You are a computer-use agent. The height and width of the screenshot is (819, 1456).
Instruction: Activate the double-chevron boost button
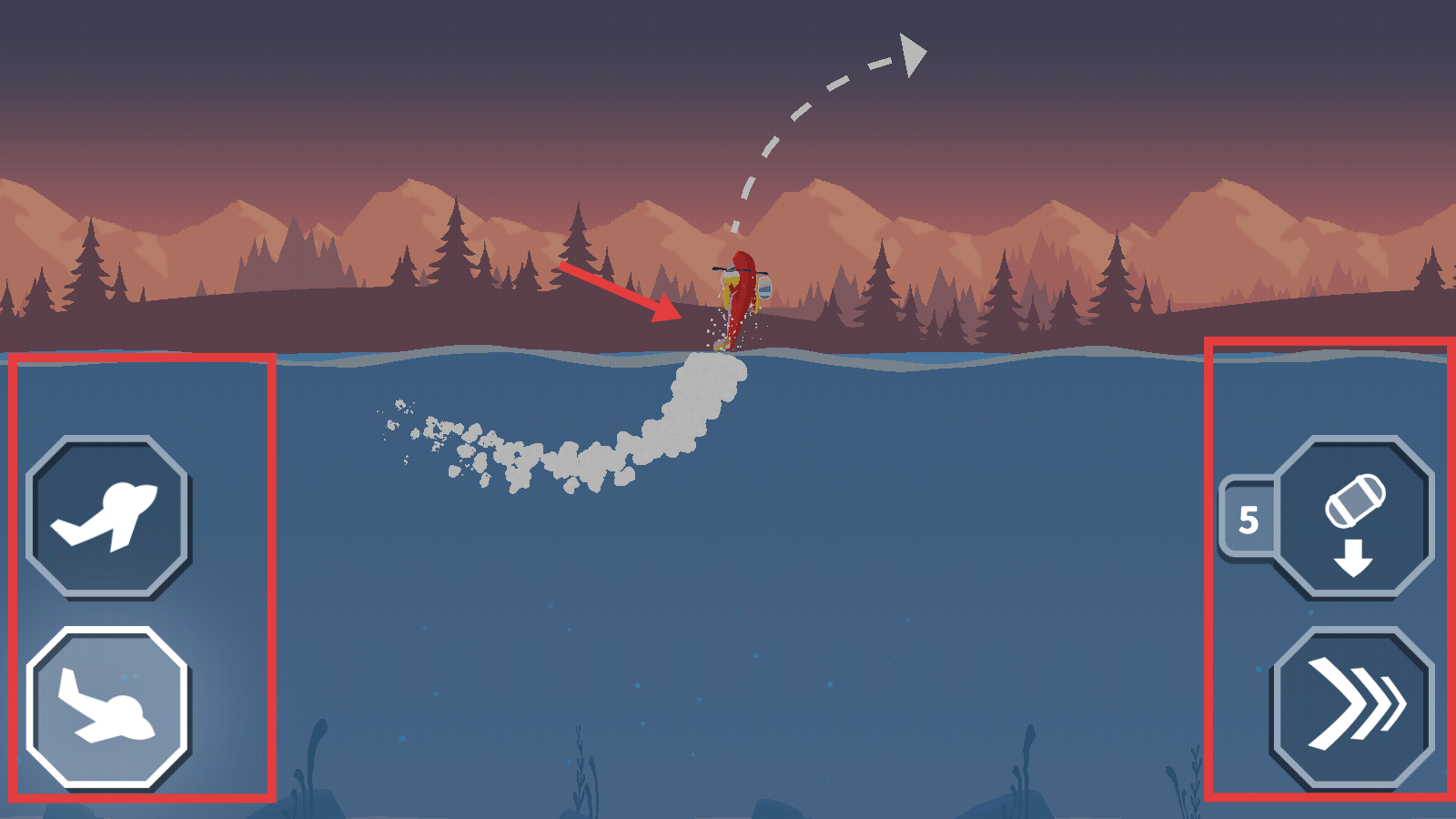pyautogui.click(x=1353, y=706)
